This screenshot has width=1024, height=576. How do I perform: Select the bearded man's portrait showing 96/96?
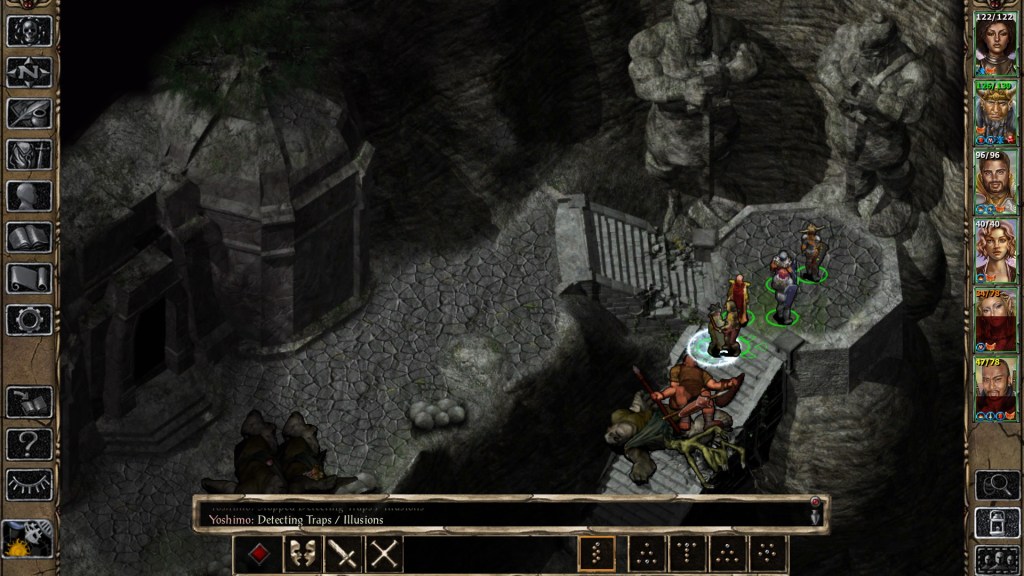pos(996,181)
